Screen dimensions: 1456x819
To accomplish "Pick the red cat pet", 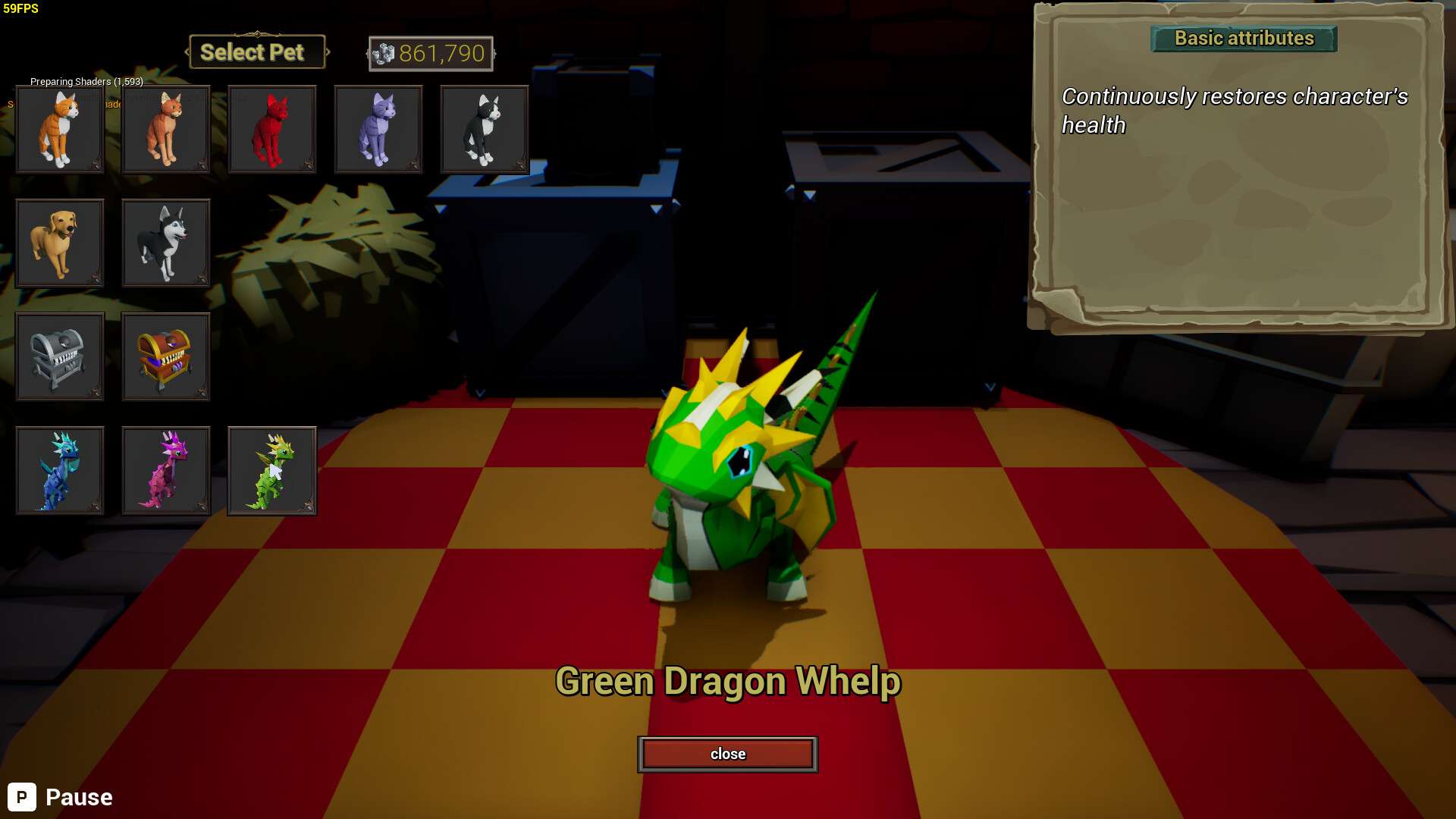I will [x=272, y=129].
